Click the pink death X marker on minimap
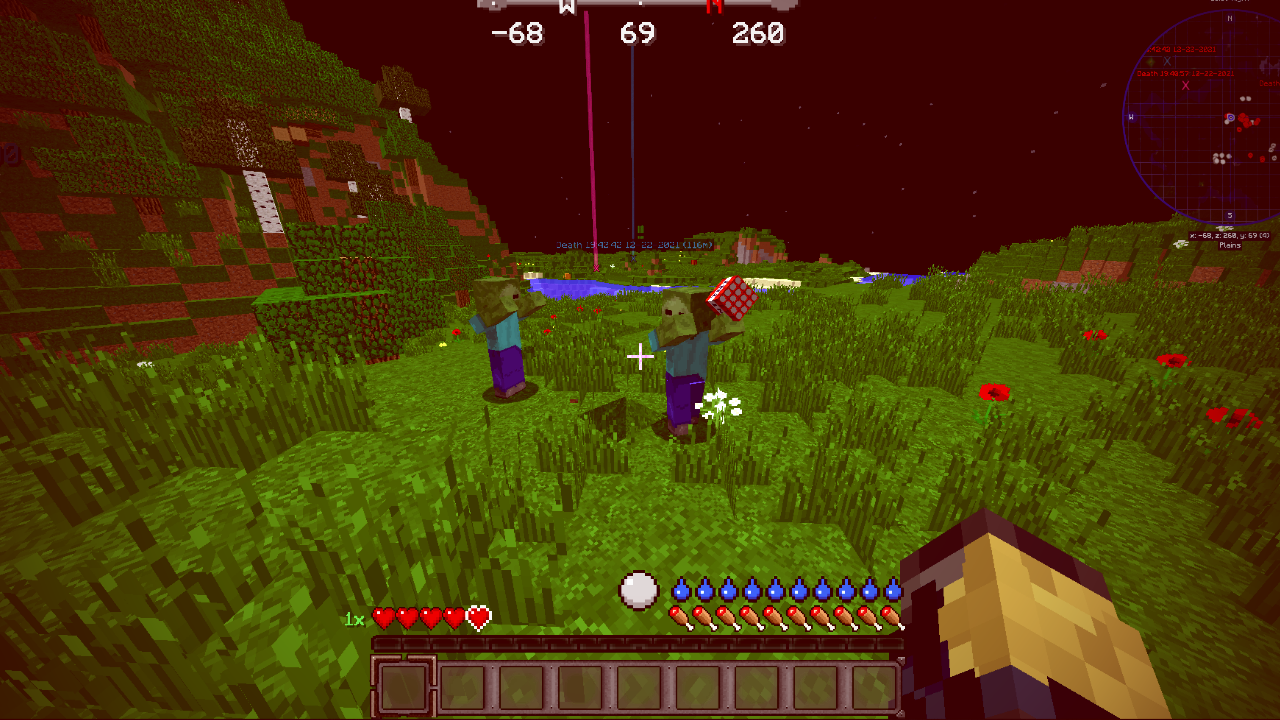Viewport: 1280px width, 720px height. (1186, 86)
